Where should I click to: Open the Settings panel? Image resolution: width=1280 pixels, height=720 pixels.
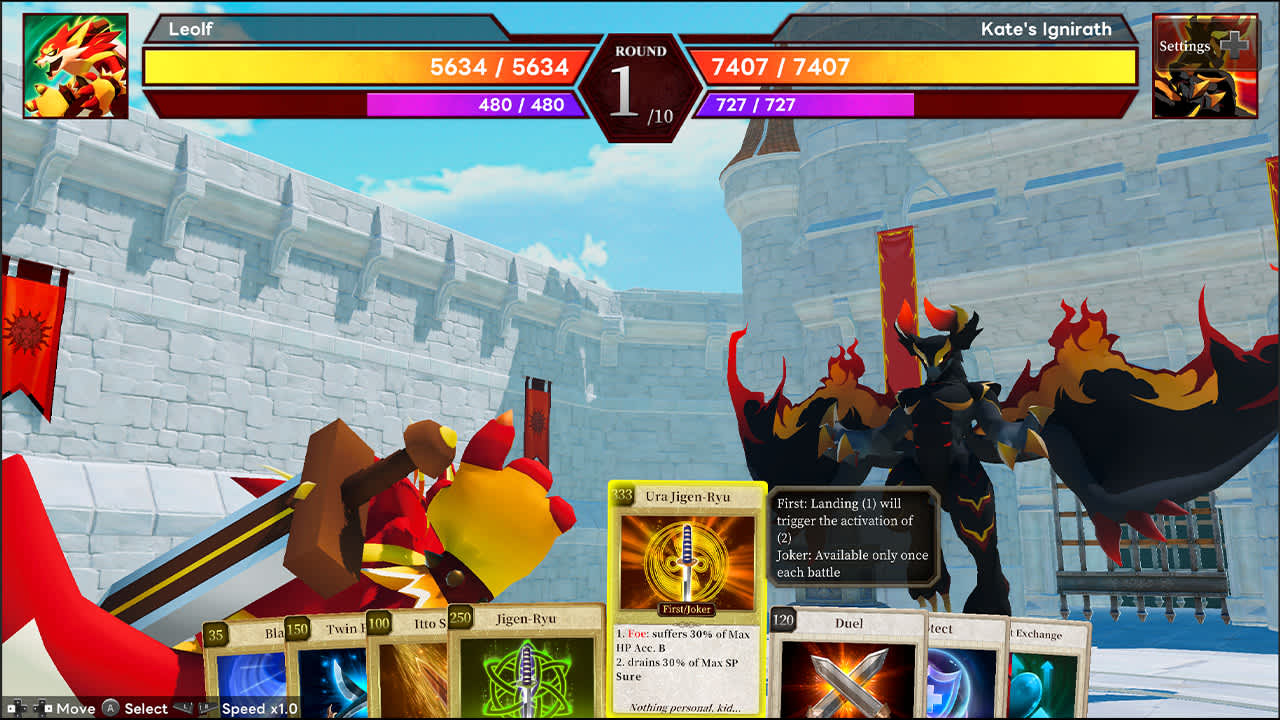click(1184, 46)
